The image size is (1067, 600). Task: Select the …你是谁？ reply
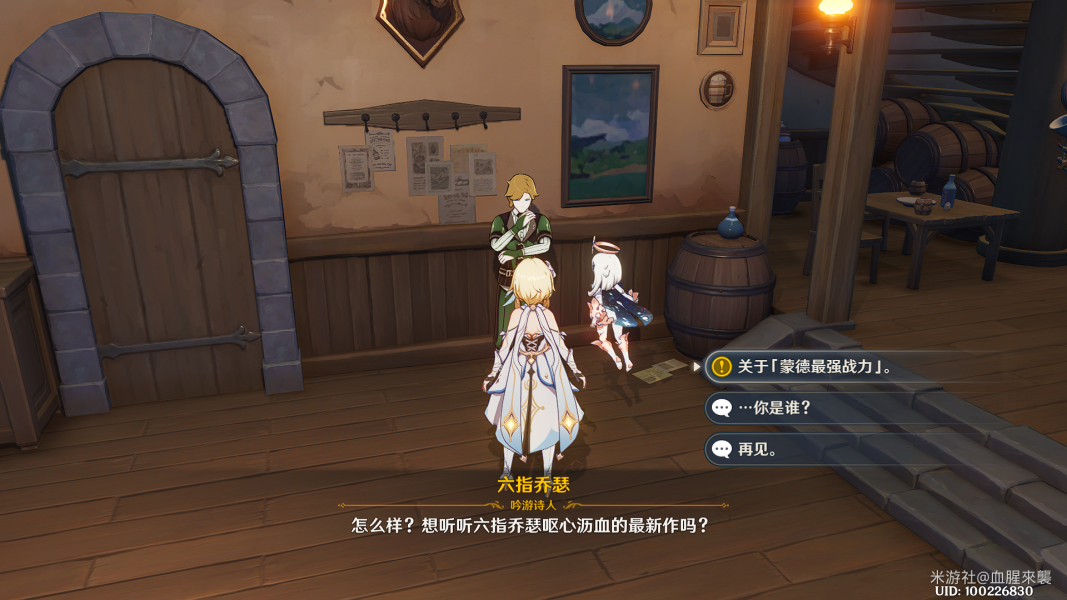click(x=774, y=408)
